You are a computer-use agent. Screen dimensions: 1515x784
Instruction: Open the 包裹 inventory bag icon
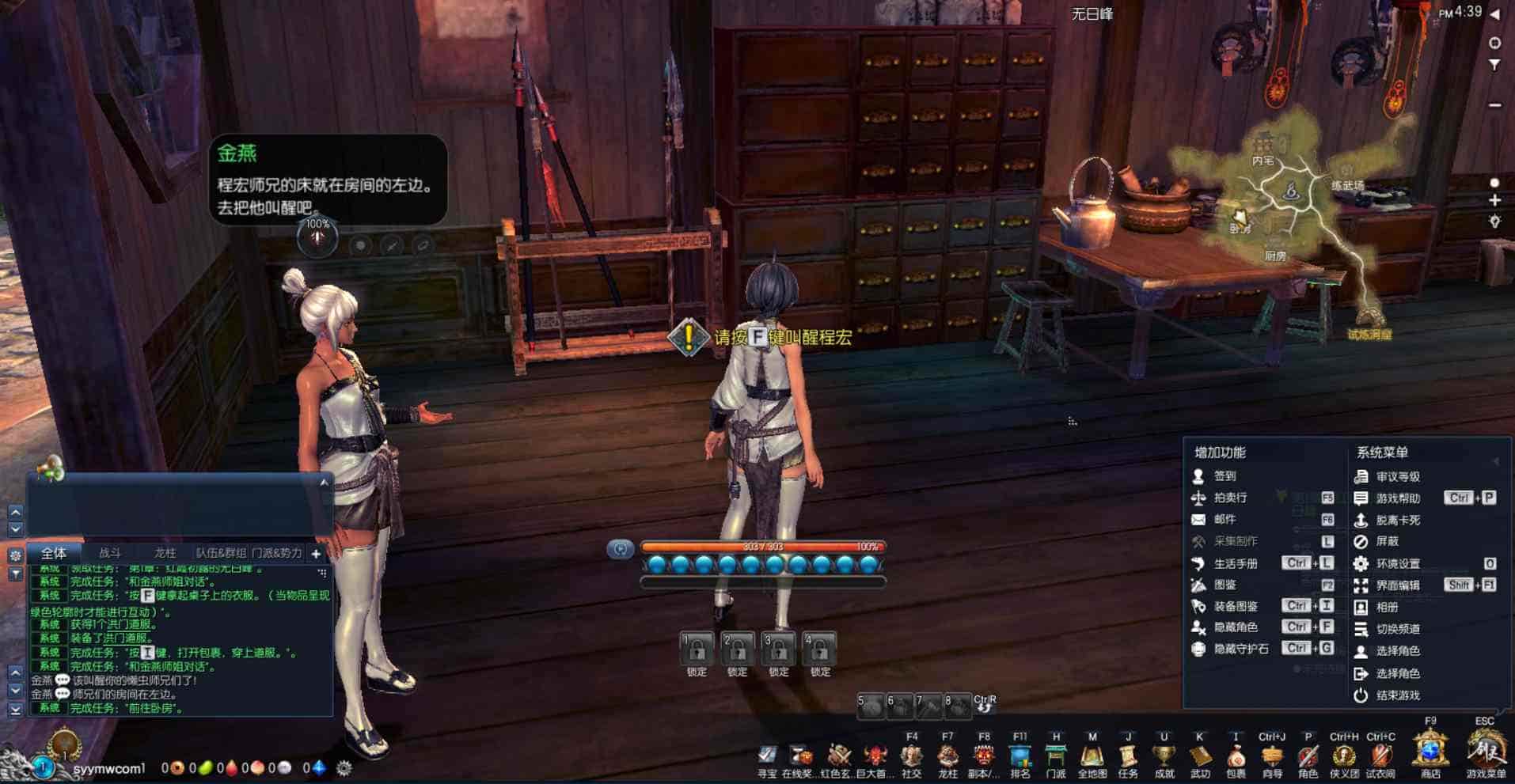(1236, 758)
